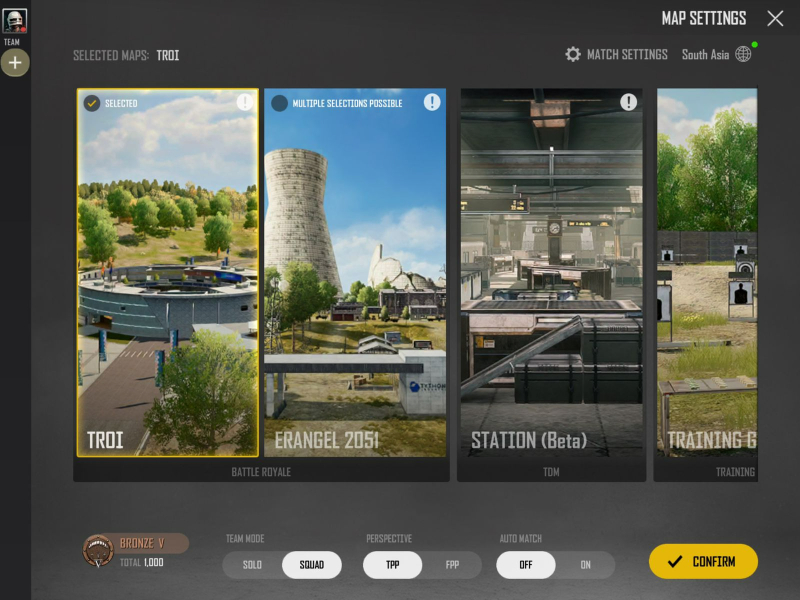This screenshot has height=600, width=800.
Task: Show info for the TROI map
Action: [245, 102]
